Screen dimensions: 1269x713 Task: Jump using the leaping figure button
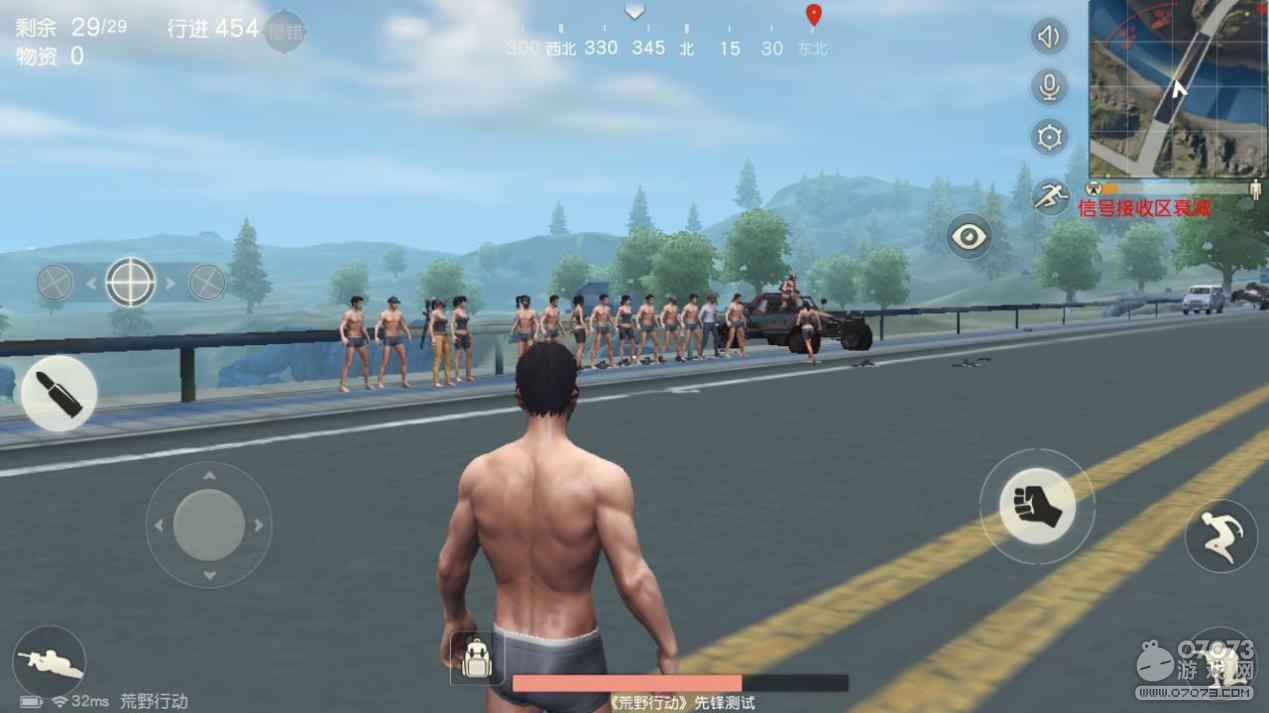coord(1221,536)
